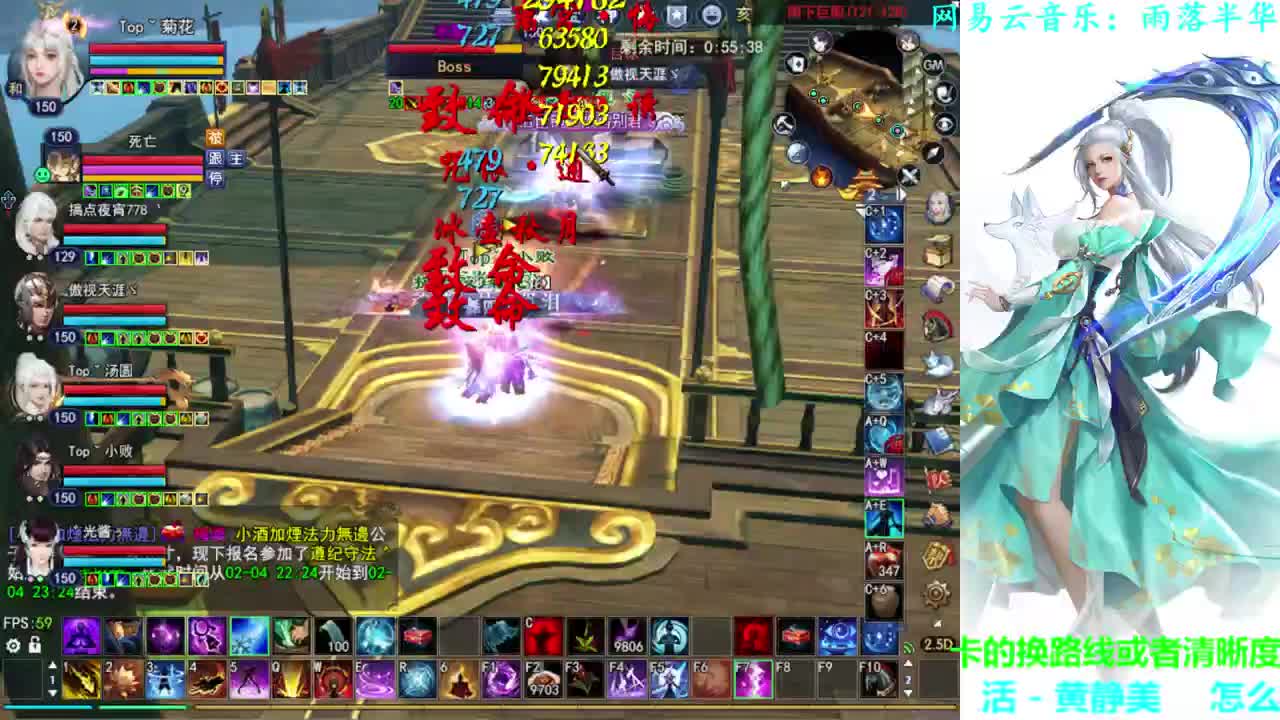Click the lock icon next to the FPS counter
Viewport: 1280px width, 720px height.
pyautogui.click(x=35, y=645)
